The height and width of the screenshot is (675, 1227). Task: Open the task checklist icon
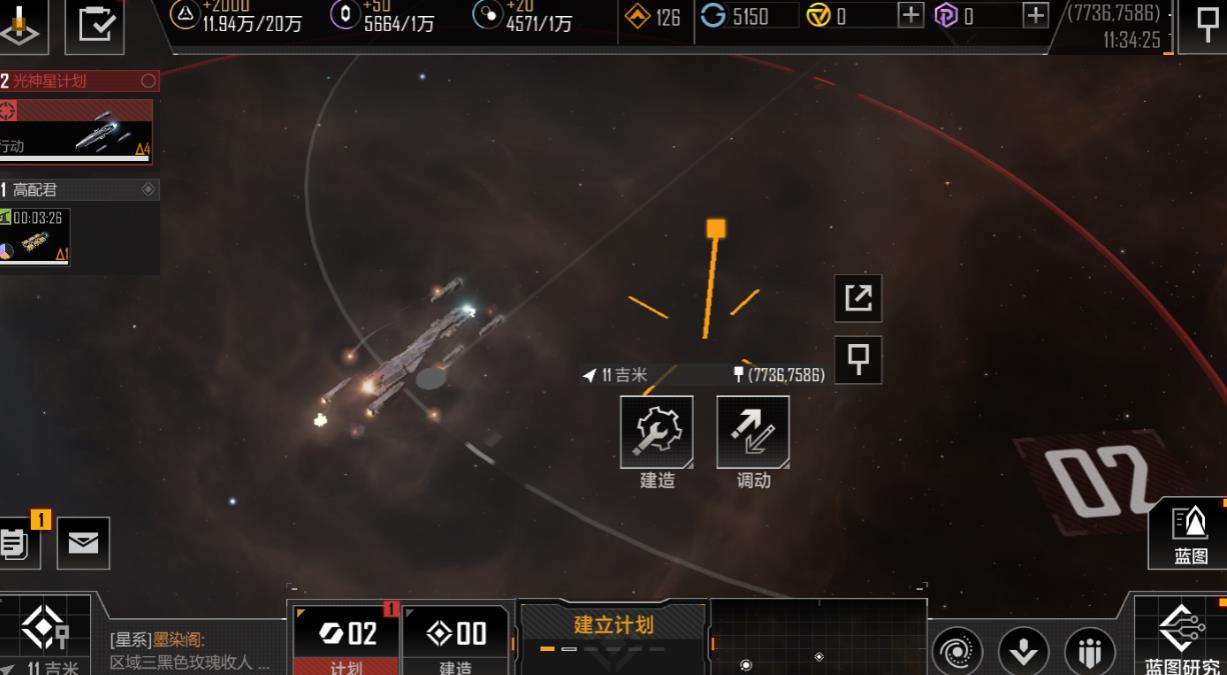[95, 24]
